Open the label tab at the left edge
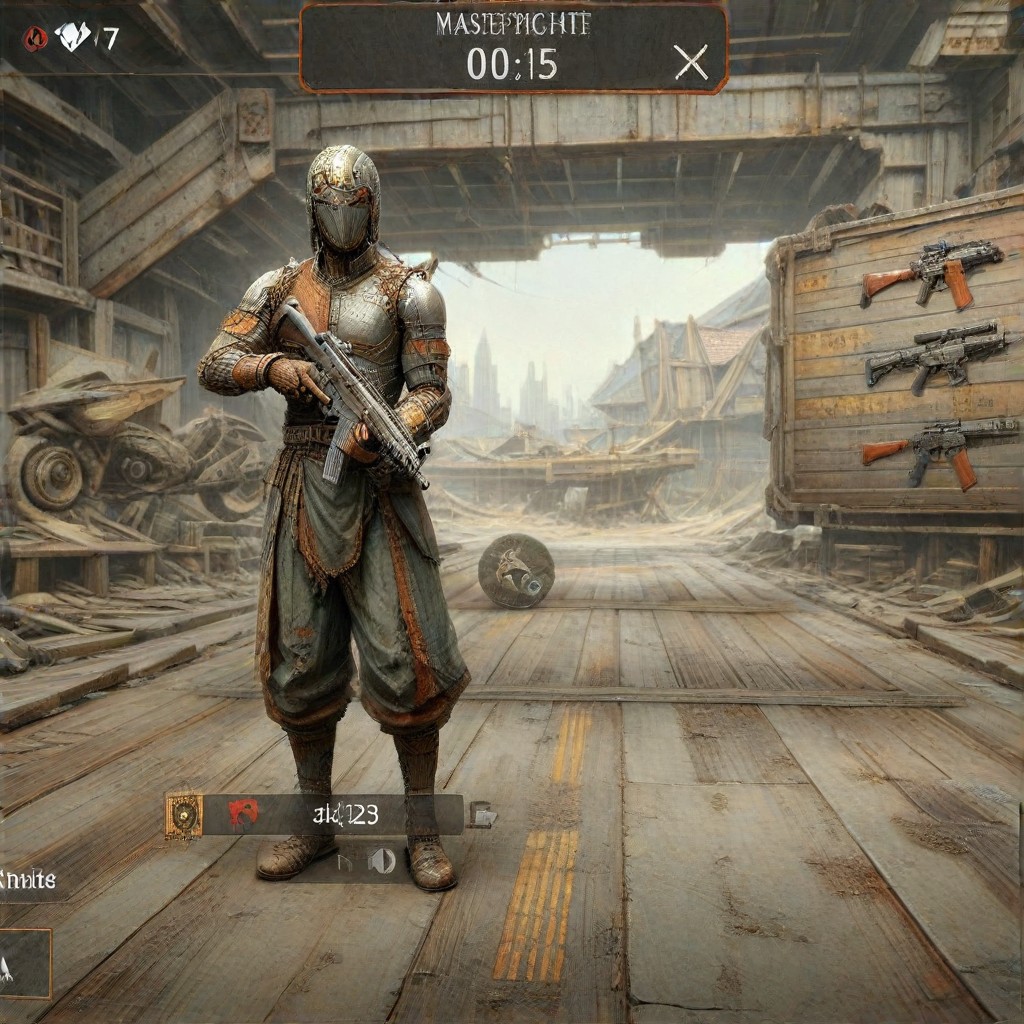Screen dimensions: 1024x1024 pyautogui.click(x=28, y=881)
